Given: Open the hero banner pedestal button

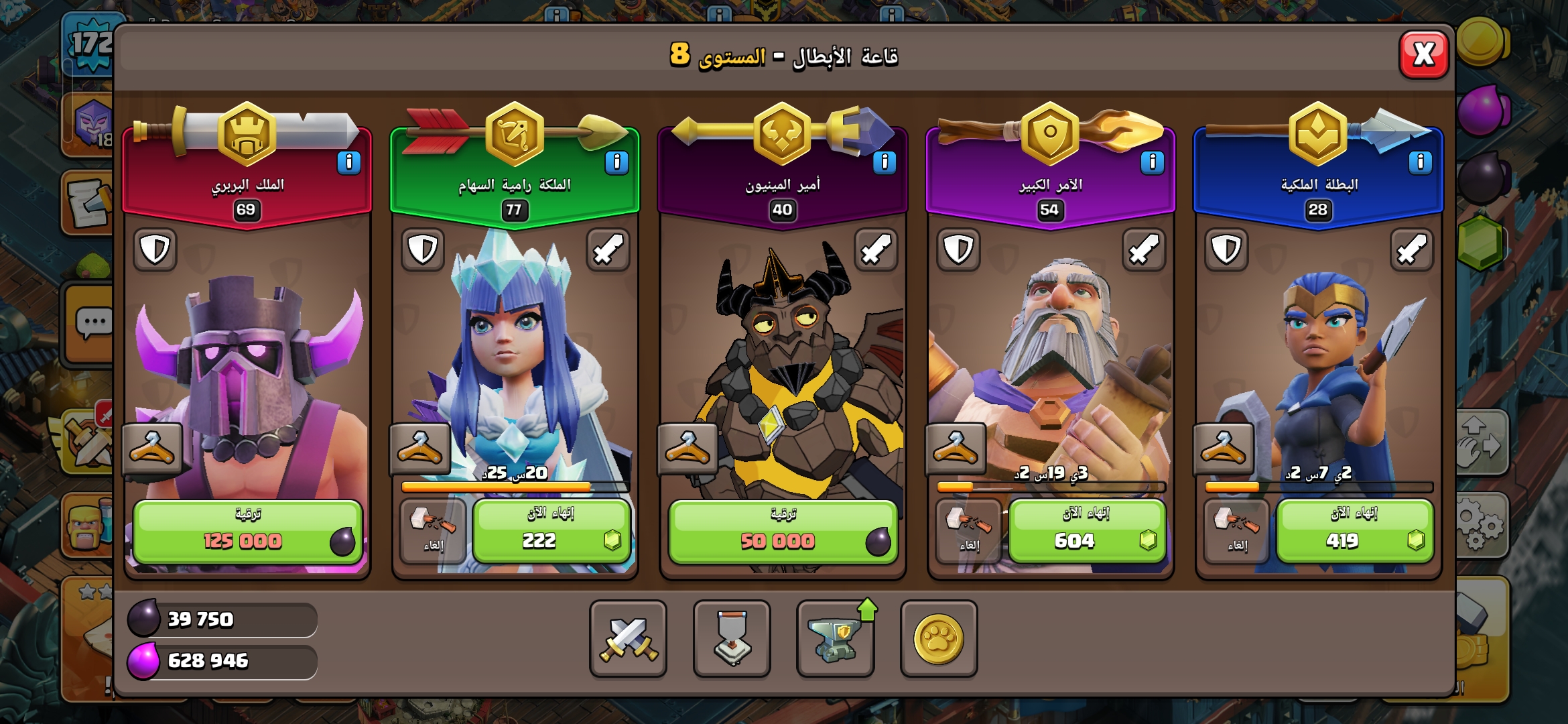Looking at the screenshot, I should tap(732, 638).
